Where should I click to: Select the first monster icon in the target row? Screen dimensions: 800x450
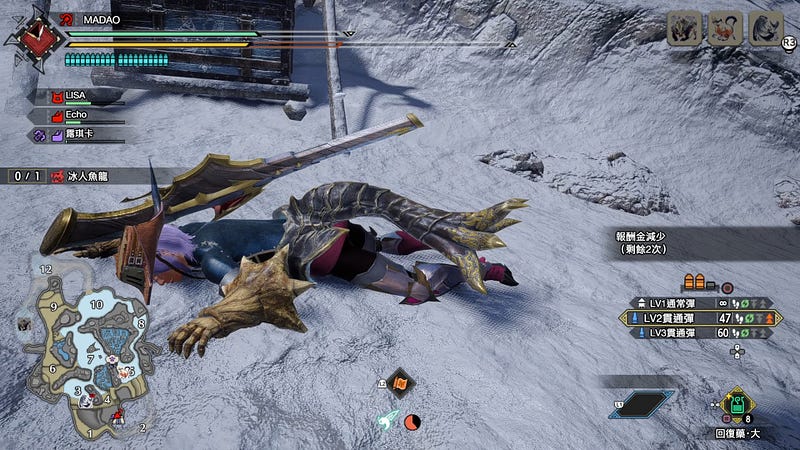pos(683,28)
